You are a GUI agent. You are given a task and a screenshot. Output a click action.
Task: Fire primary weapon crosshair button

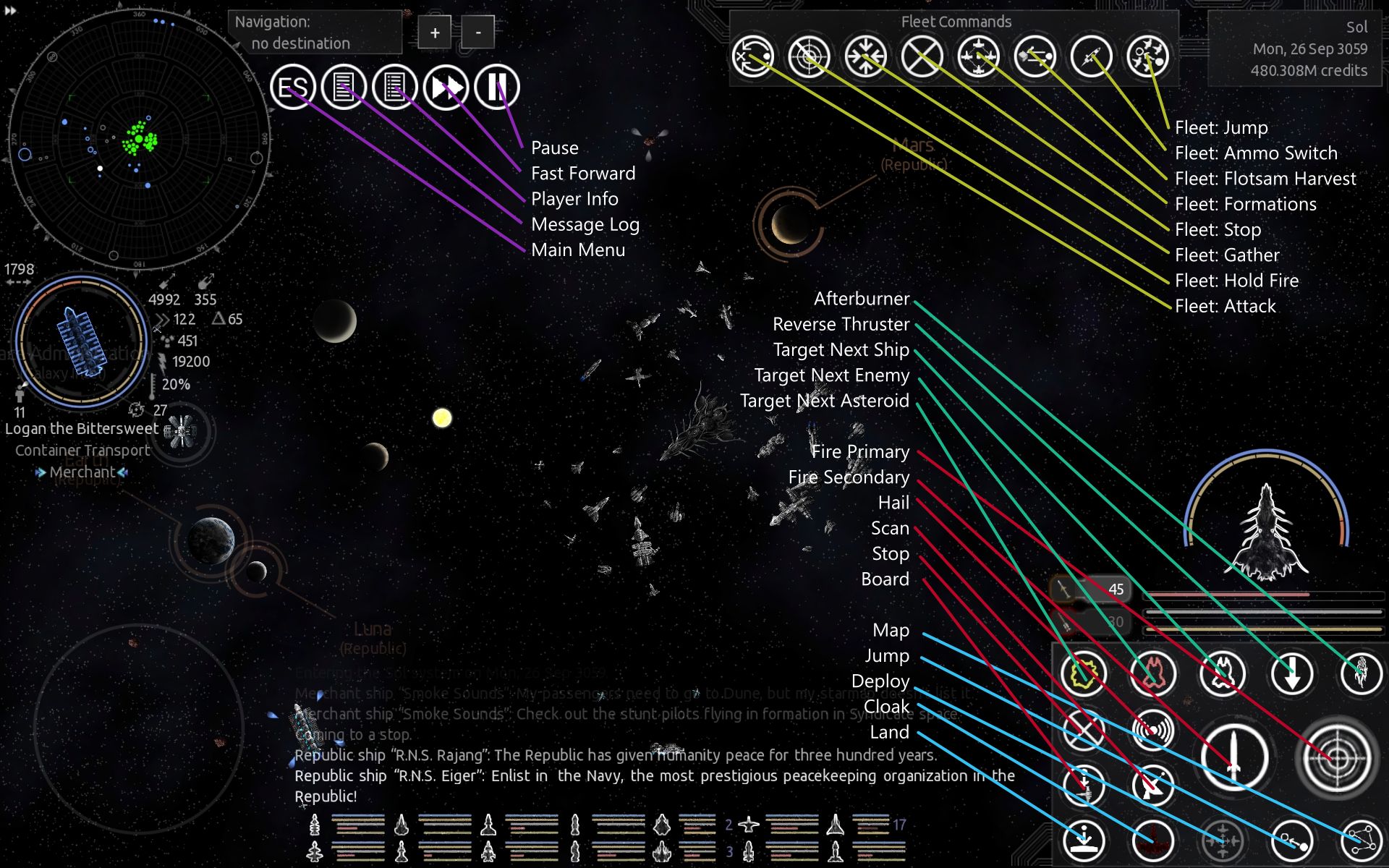(x=1336, y=757)
